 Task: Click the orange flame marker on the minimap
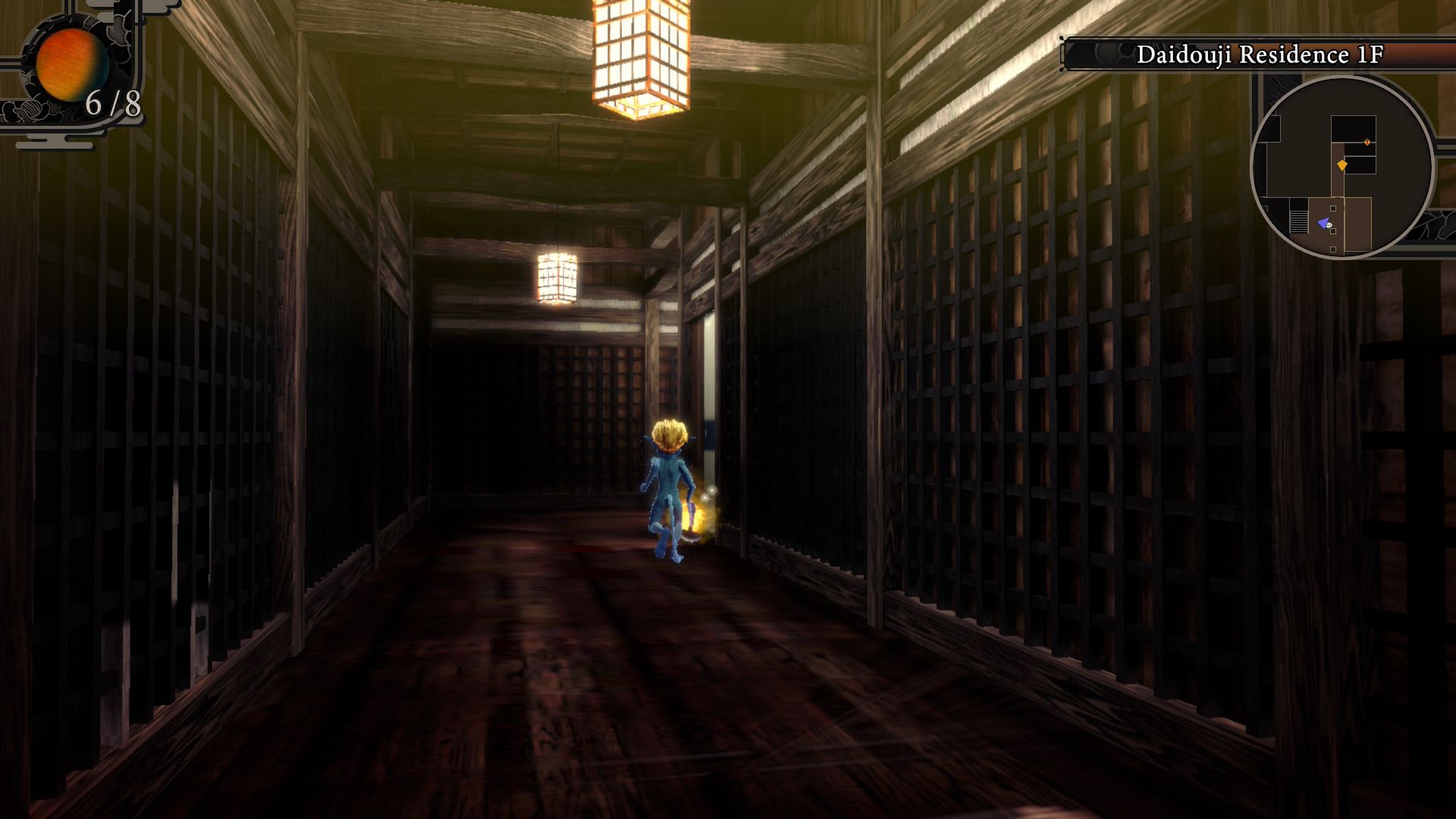[x=1367, y=142]
